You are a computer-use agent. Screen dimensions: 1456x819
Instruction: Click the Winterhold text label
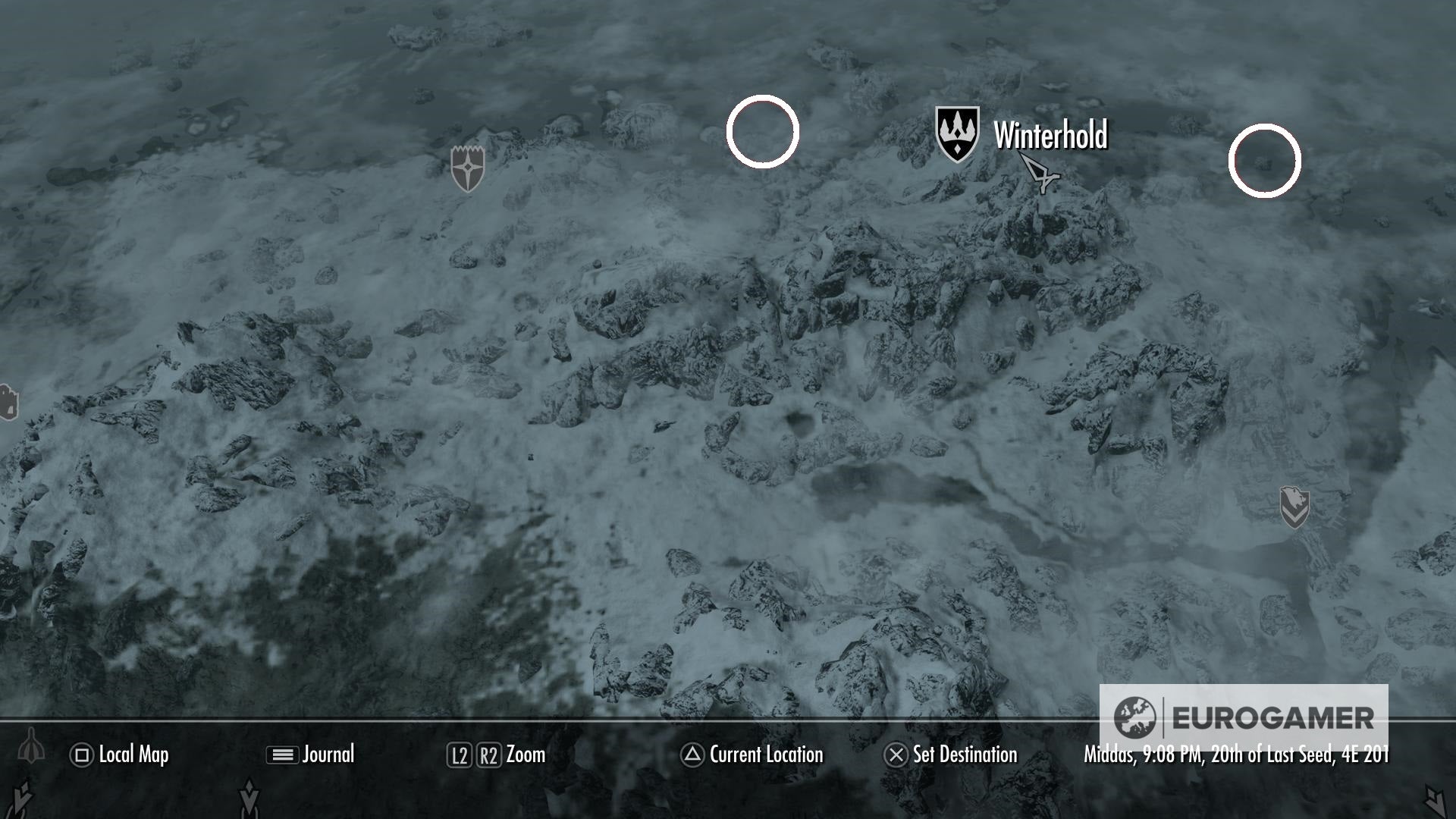pyautogui.click(x=1050, y=133)
